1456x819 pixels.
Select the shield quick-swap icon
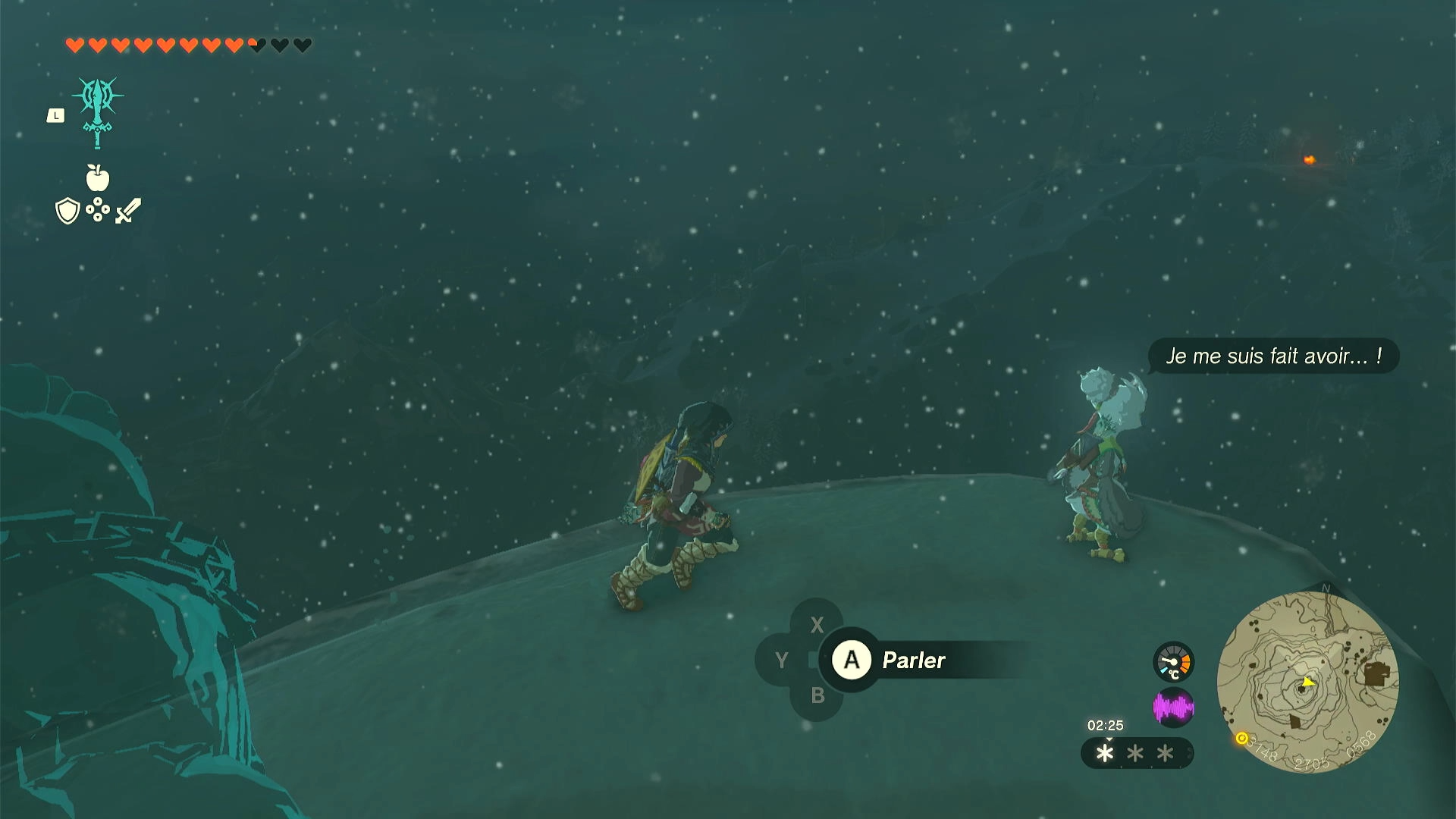click(67, 210)
